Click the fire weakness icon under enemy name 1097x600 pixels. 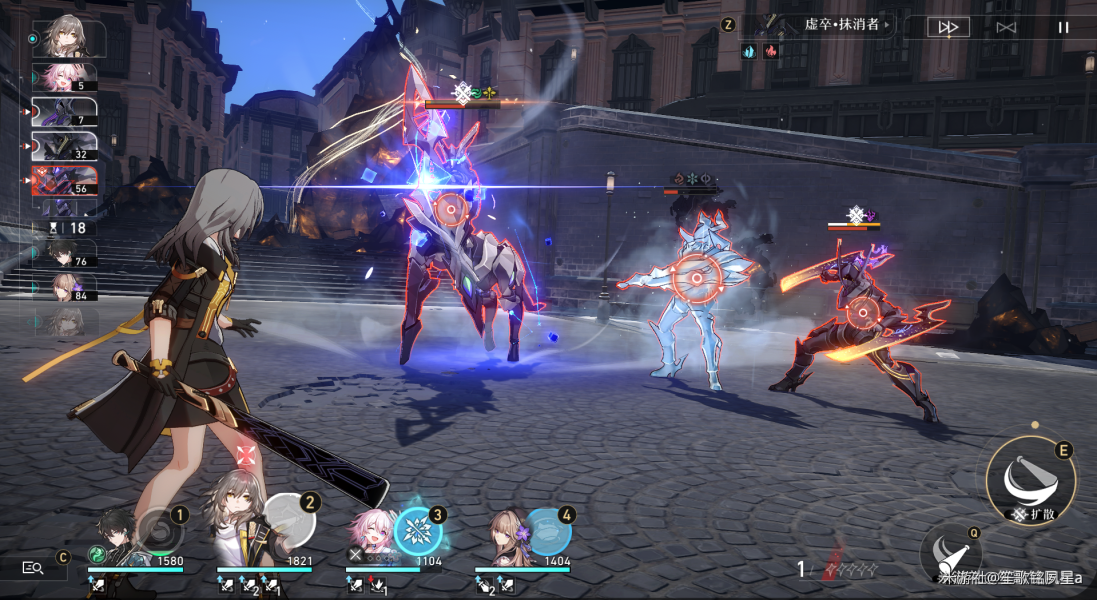pyautogui.click(x=770, y=51)
